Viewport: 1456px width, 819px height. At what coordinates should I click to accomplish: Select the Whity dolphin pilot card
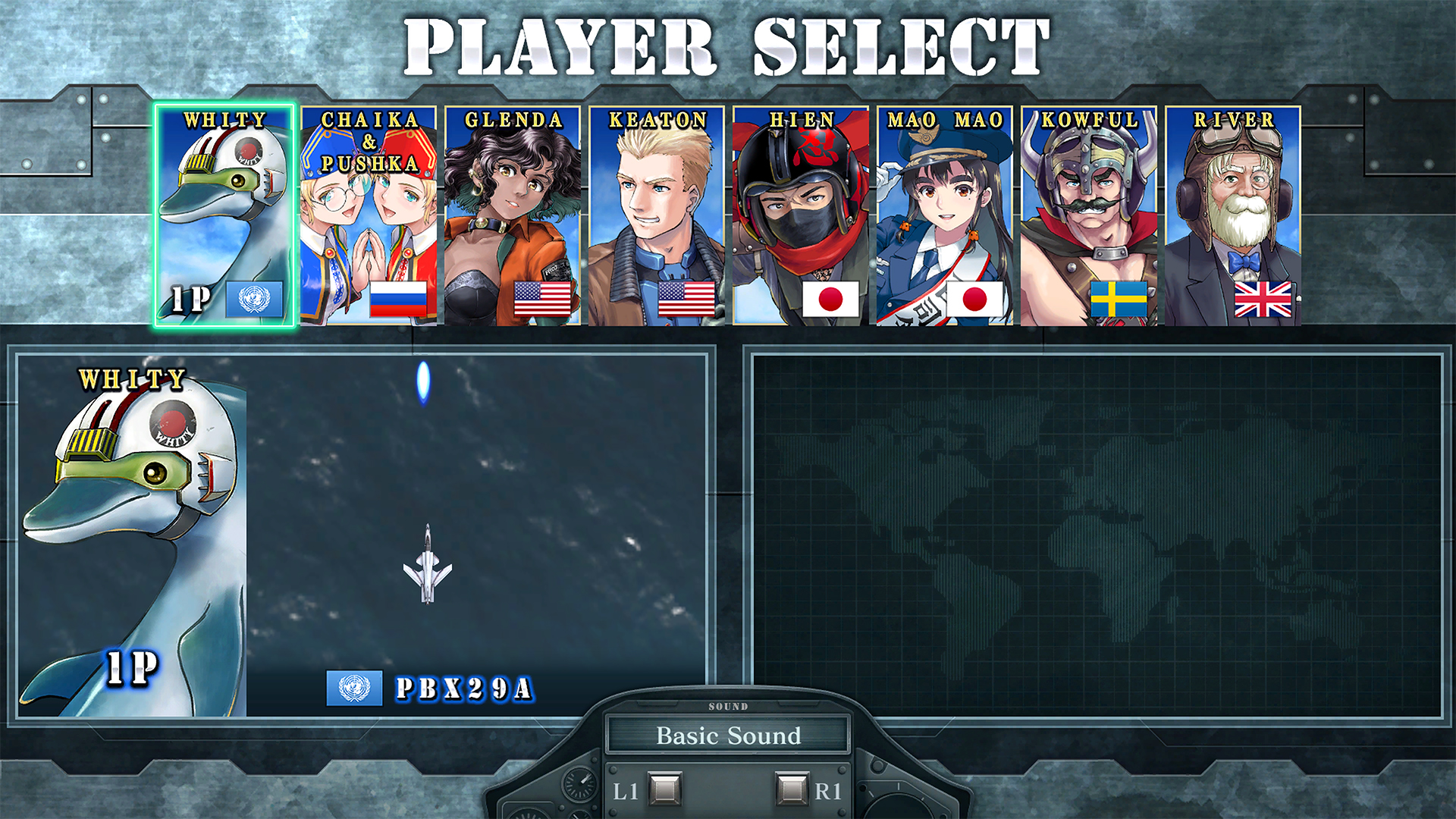[224, 216]
